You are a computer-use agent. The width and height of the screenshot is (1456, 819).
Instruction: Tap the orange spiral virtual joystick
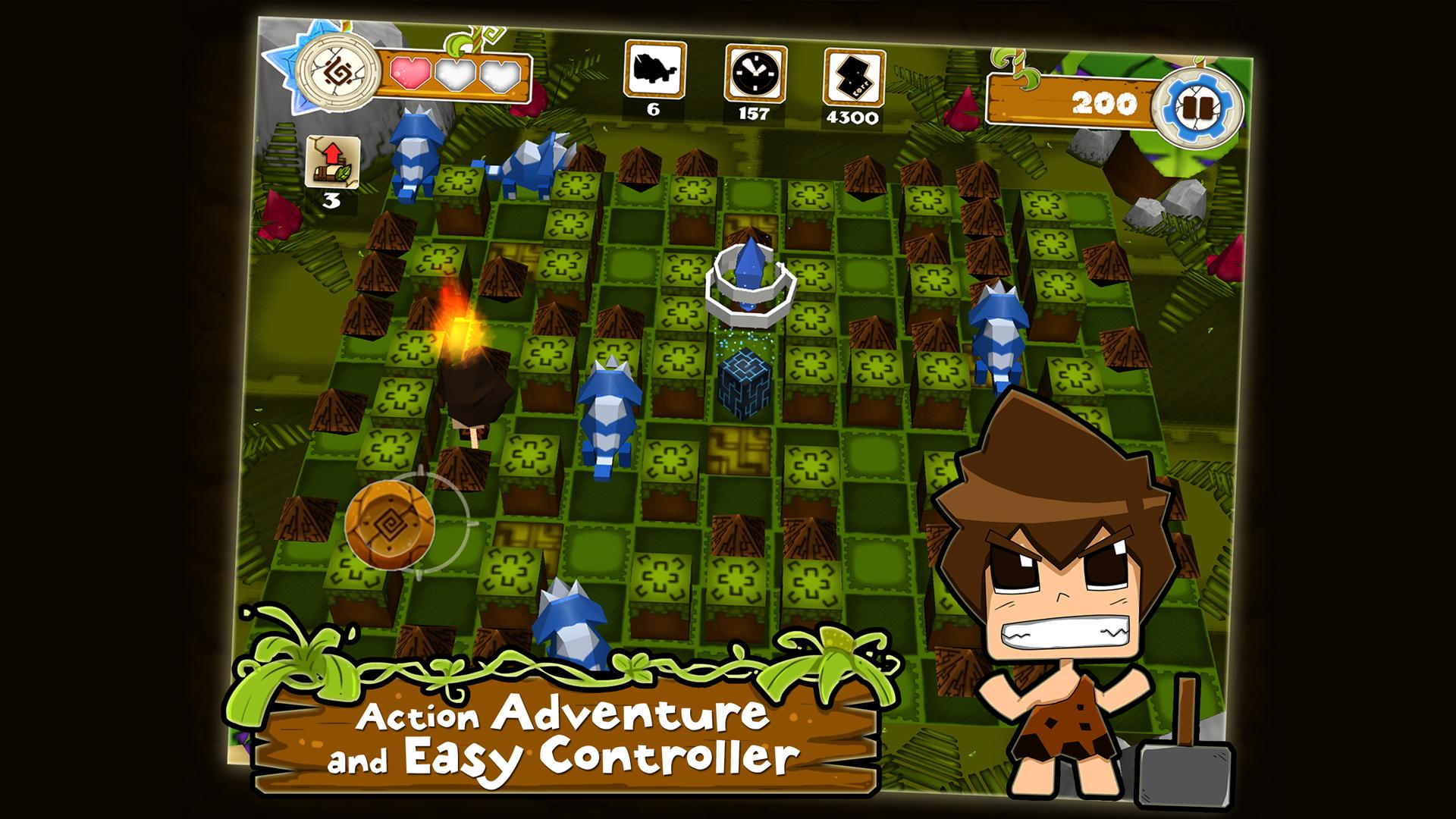coord(390,522)
